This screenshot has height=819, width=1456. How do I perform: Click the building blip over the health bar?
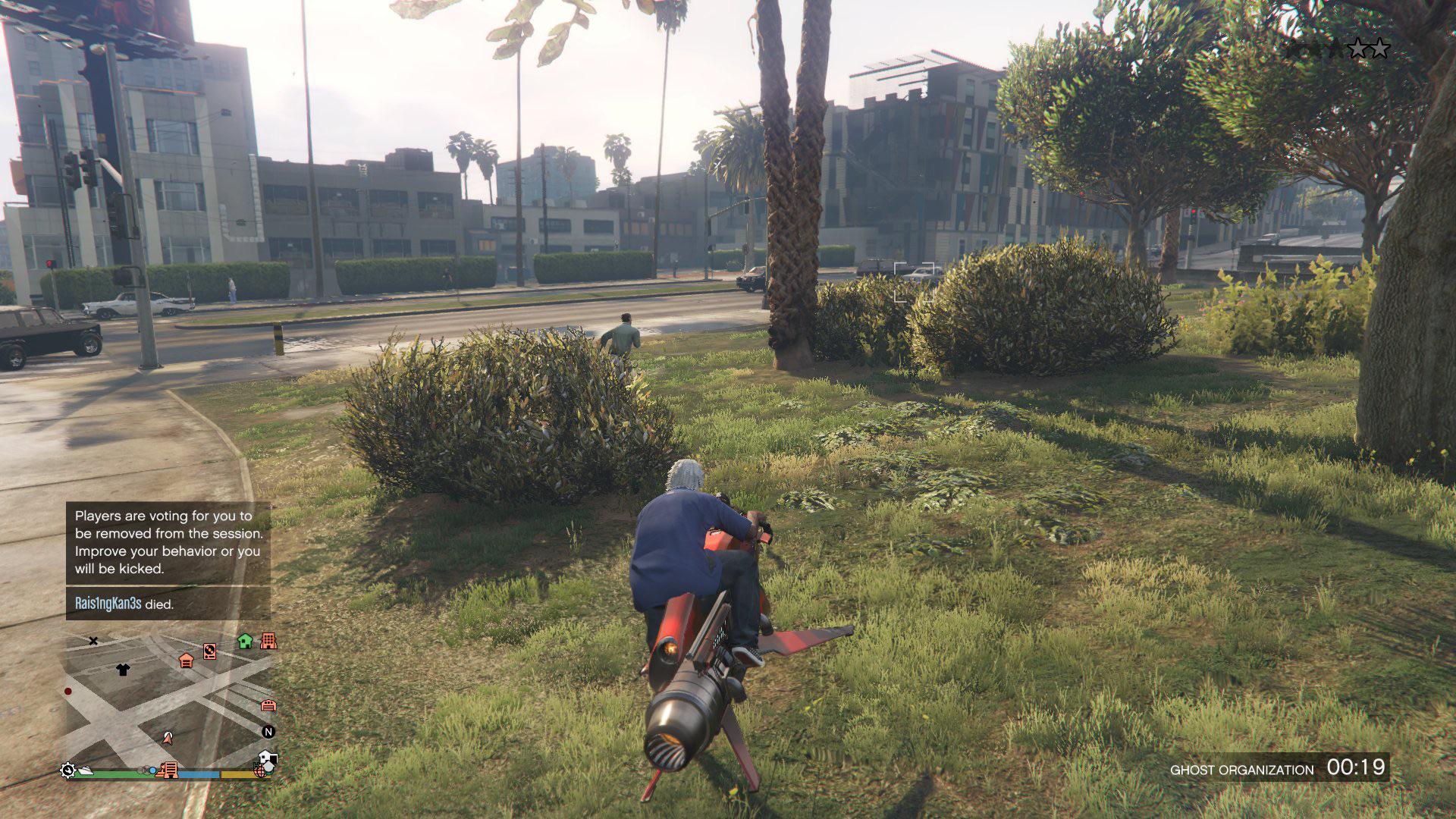(x=170, y=770)
